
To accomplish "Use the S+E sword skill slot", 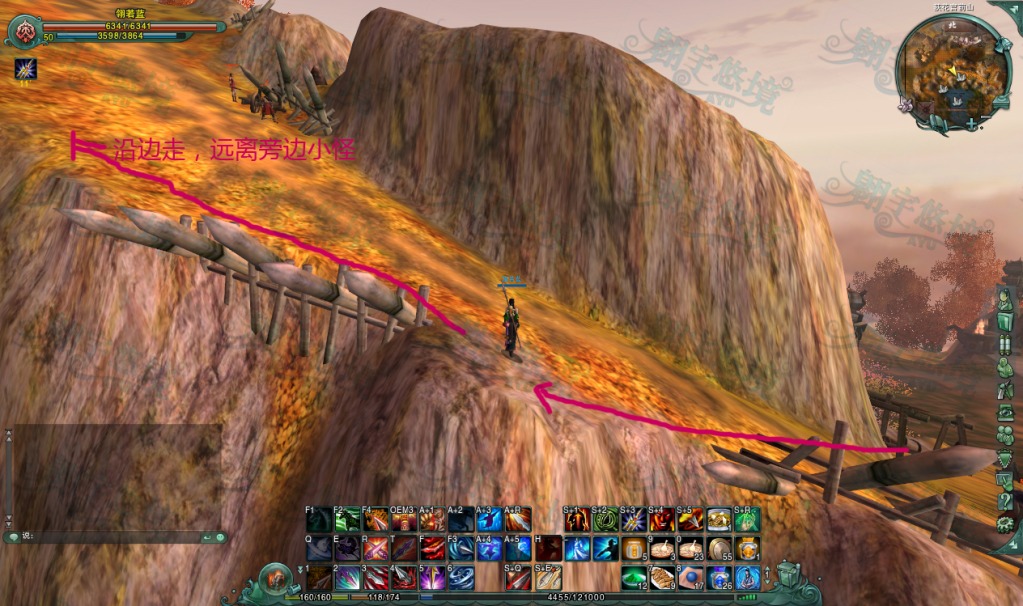I will 548,578.
